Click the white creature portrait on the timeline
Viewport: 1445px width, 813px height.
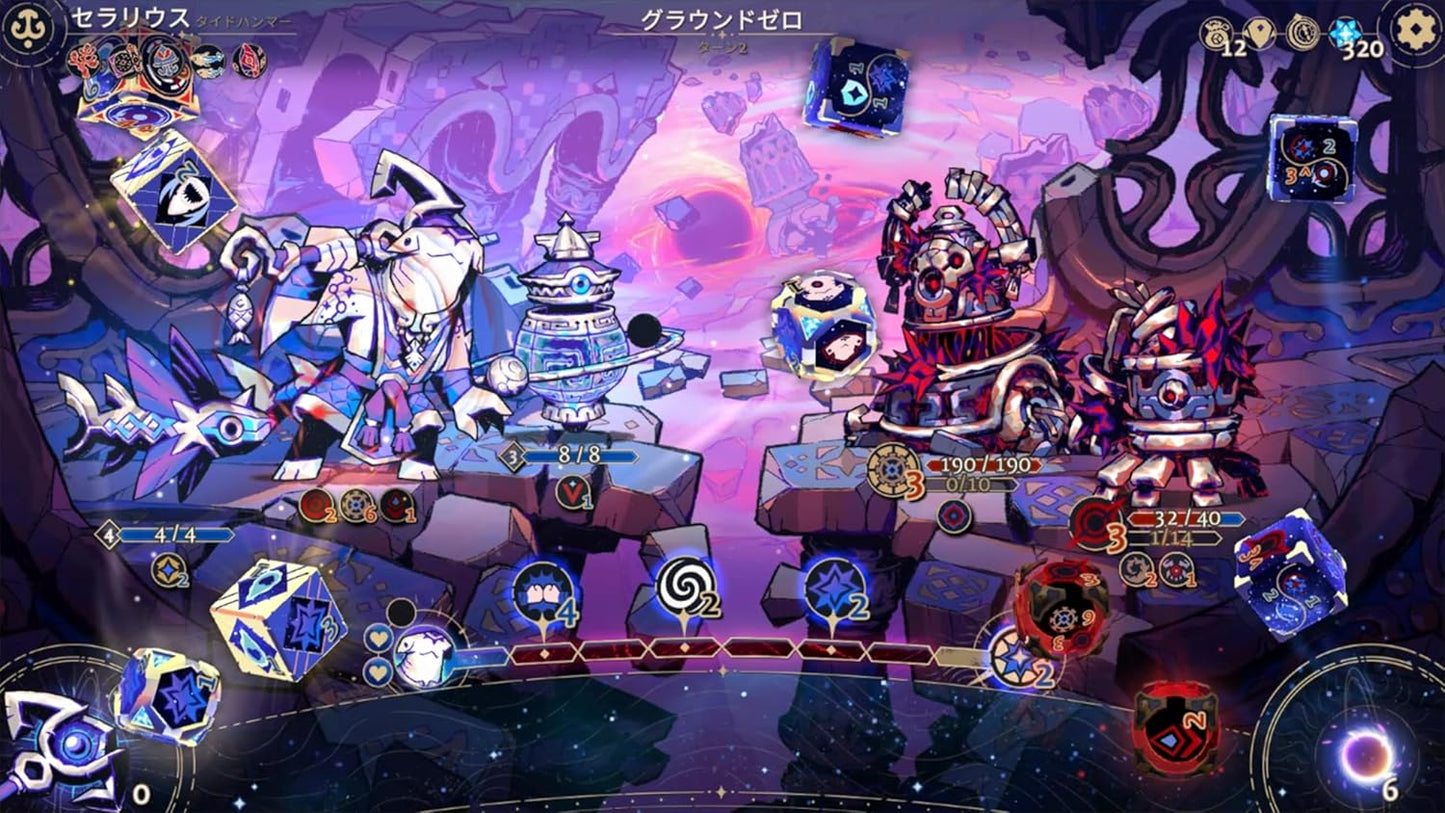point(425,657)
